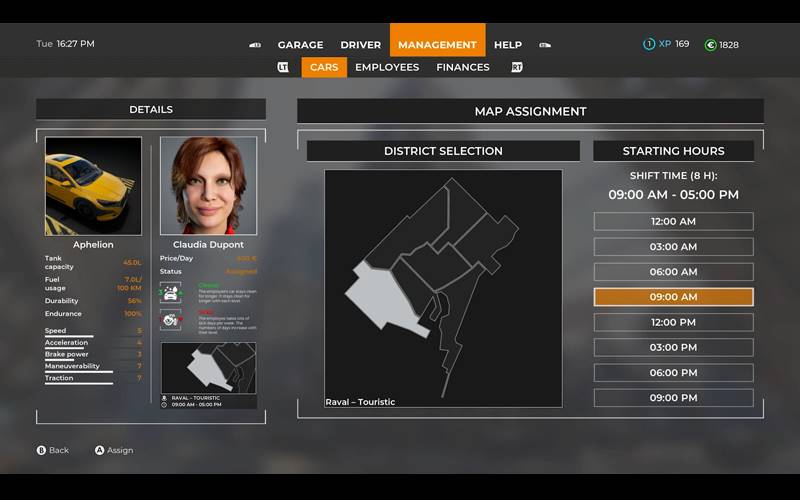The height and width of the screenshot is (500, 800).
Task: Select the Management tab
Action: tap(437, 45)
